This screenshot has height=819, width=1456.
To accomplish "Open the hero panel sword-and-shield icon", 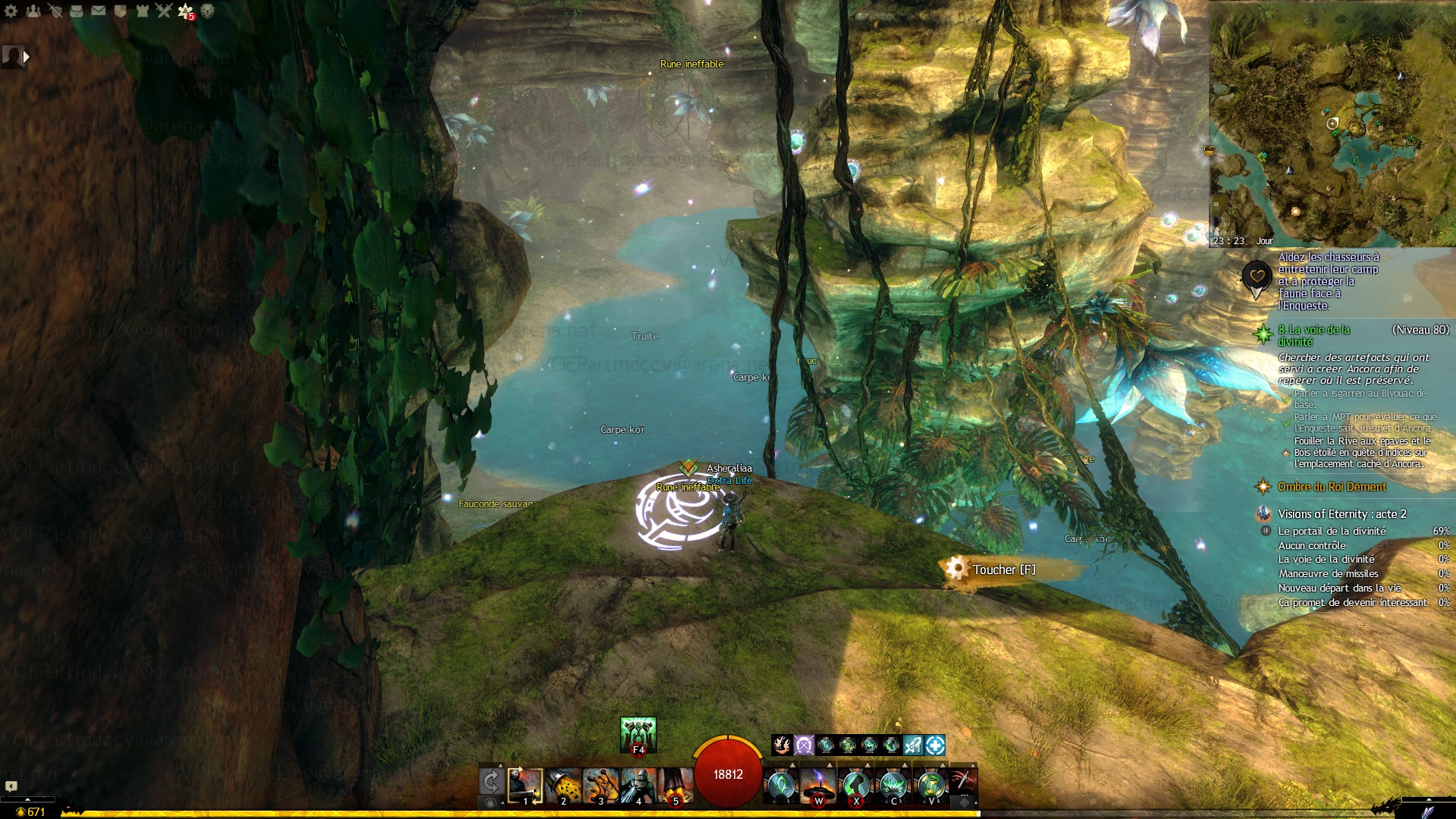I will coord(55,11).
